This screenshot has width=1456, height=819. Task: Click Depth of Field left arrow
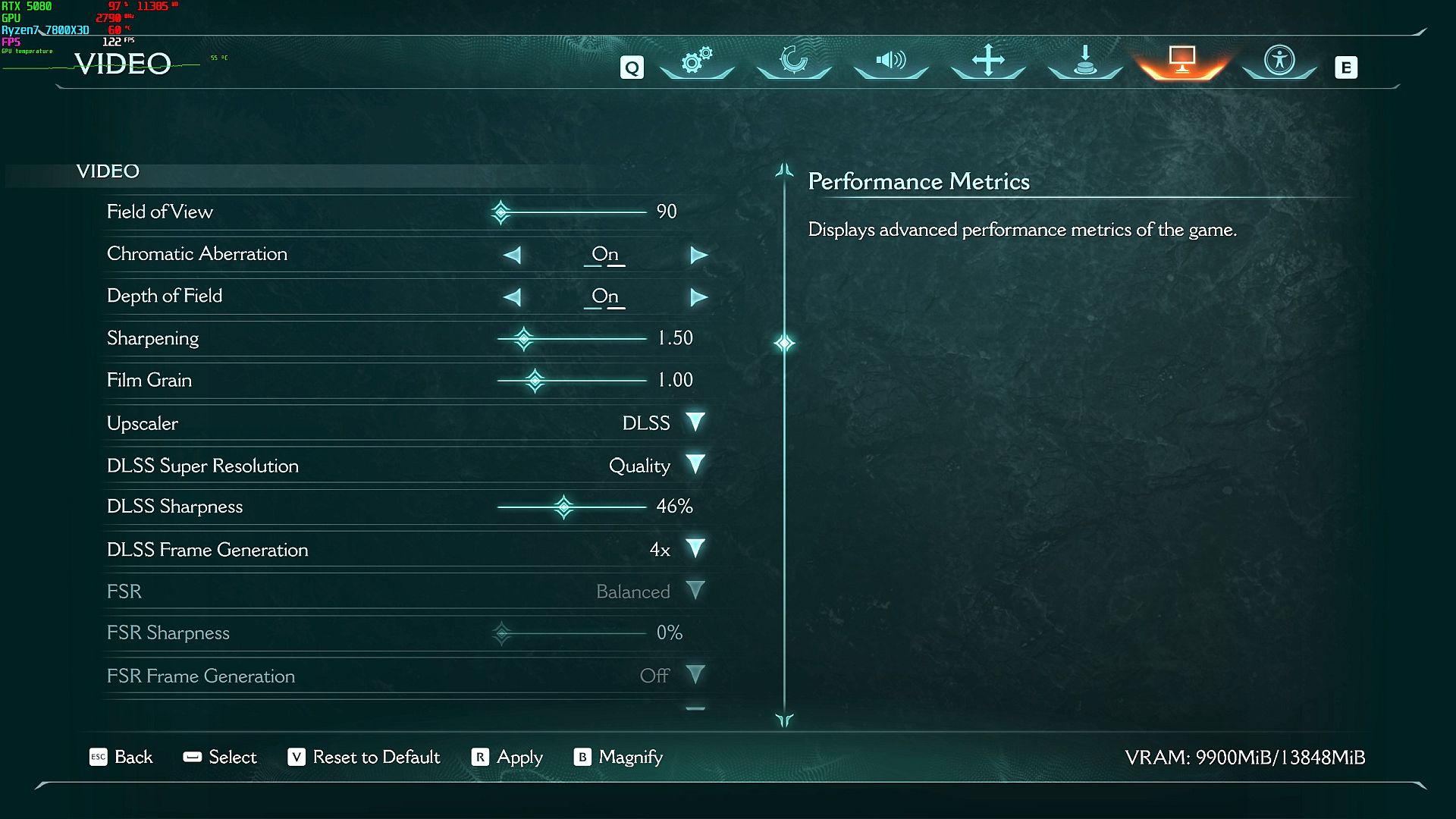pyautogui.click(x=513, y=297)
